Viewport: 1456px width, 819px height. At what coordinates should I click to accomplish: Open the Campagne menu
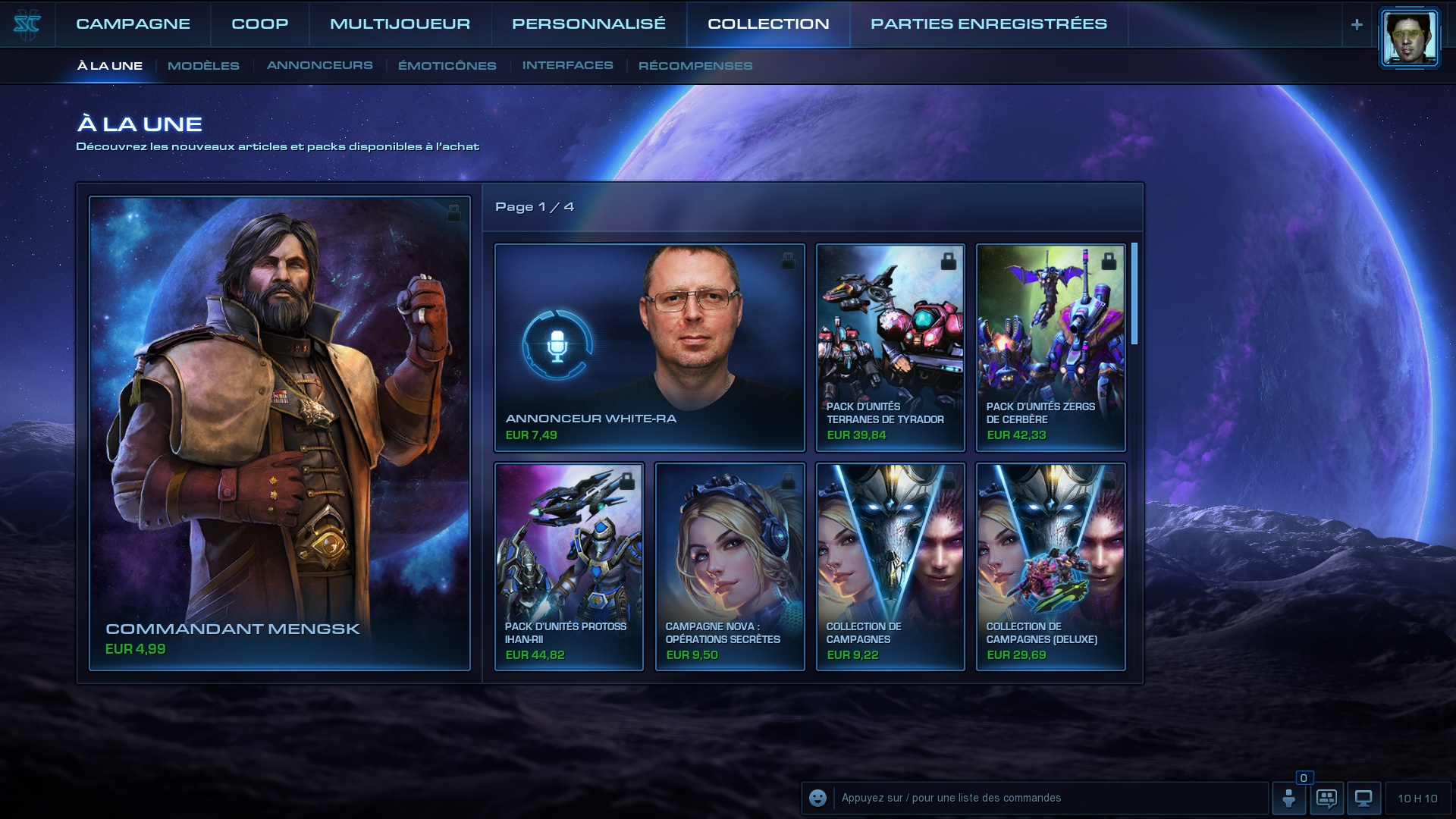[x=133, y=24]
